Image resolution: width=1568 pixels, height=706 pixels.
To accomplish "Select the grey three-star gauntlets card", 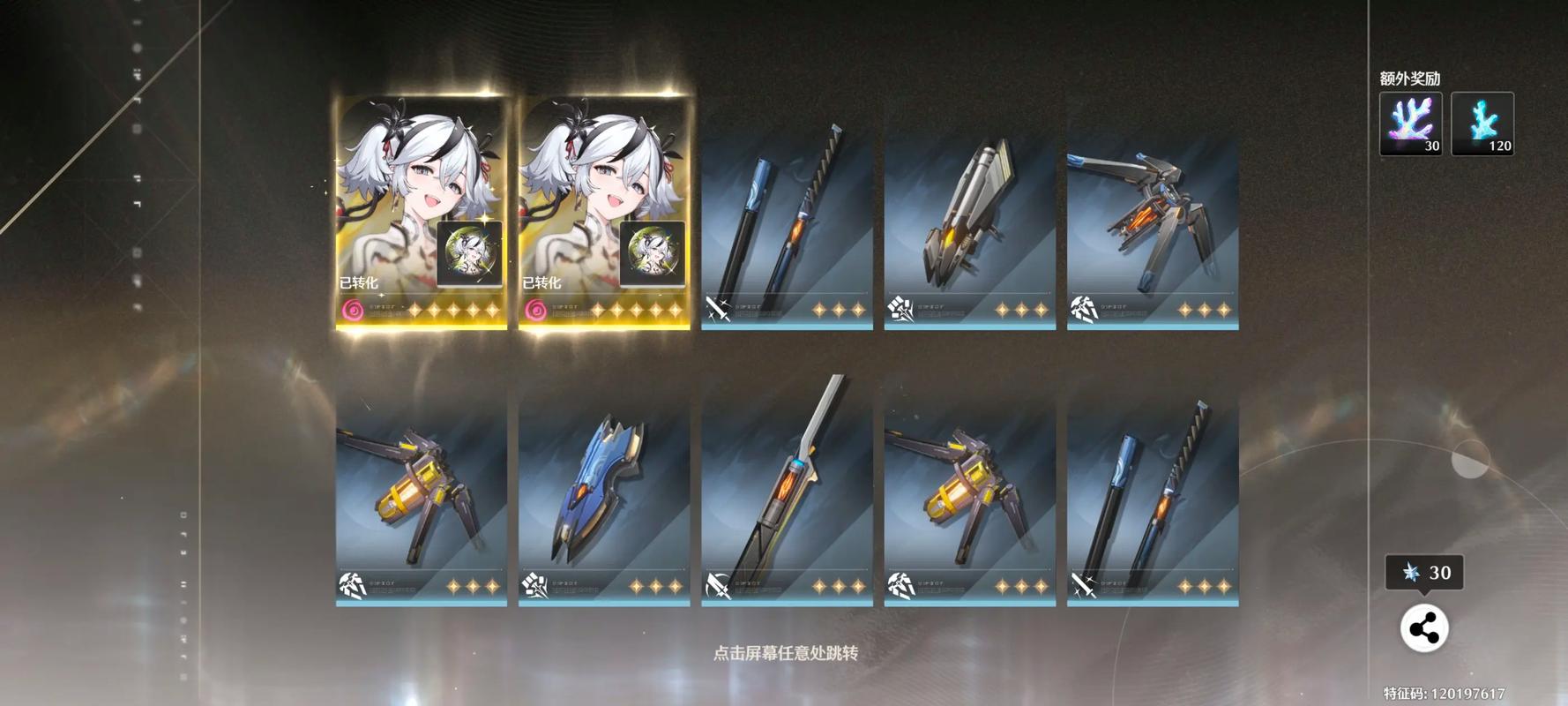I will [969, 229].
